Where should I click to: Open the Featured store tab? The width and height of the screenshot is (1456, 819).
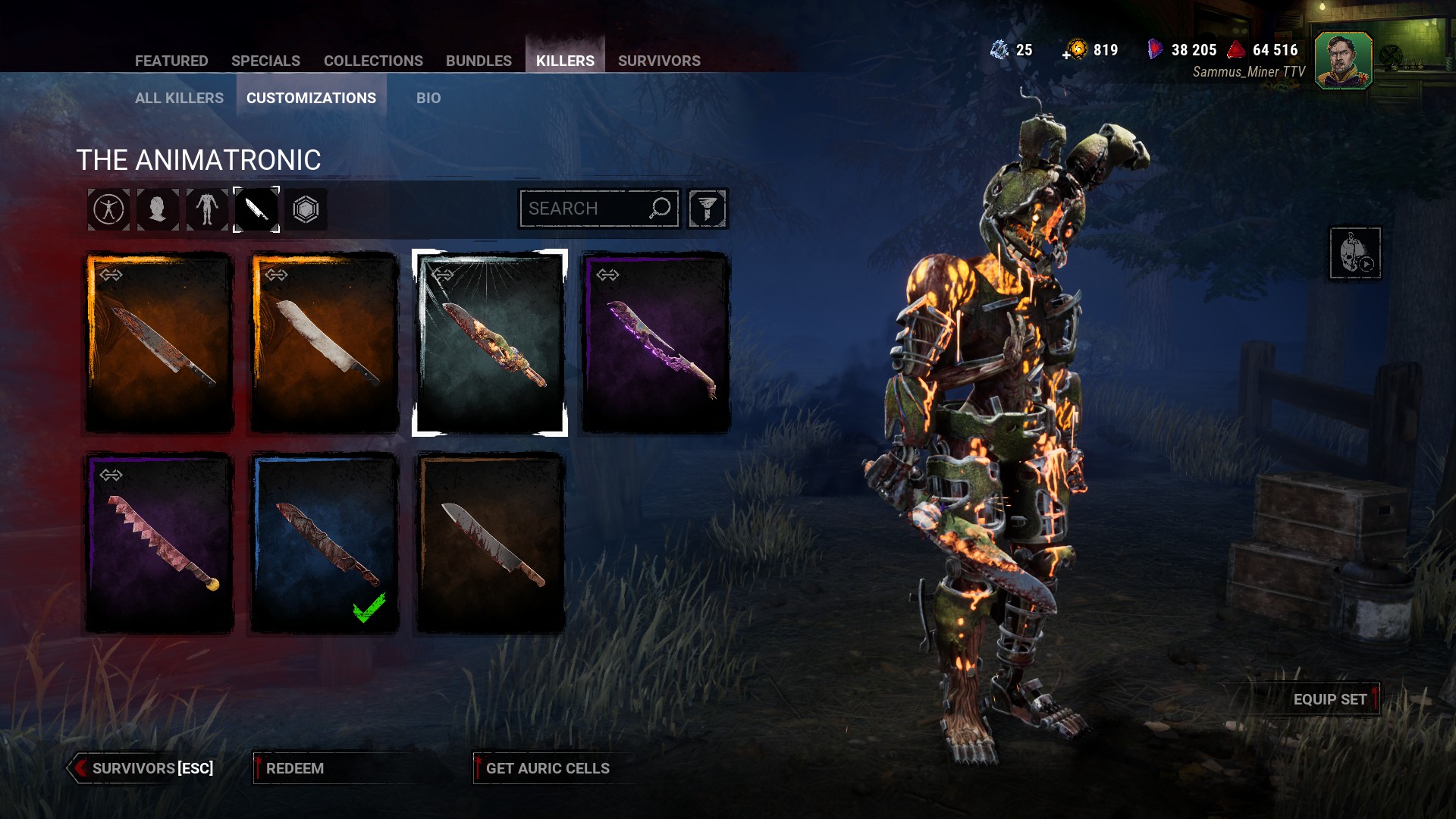171,61
